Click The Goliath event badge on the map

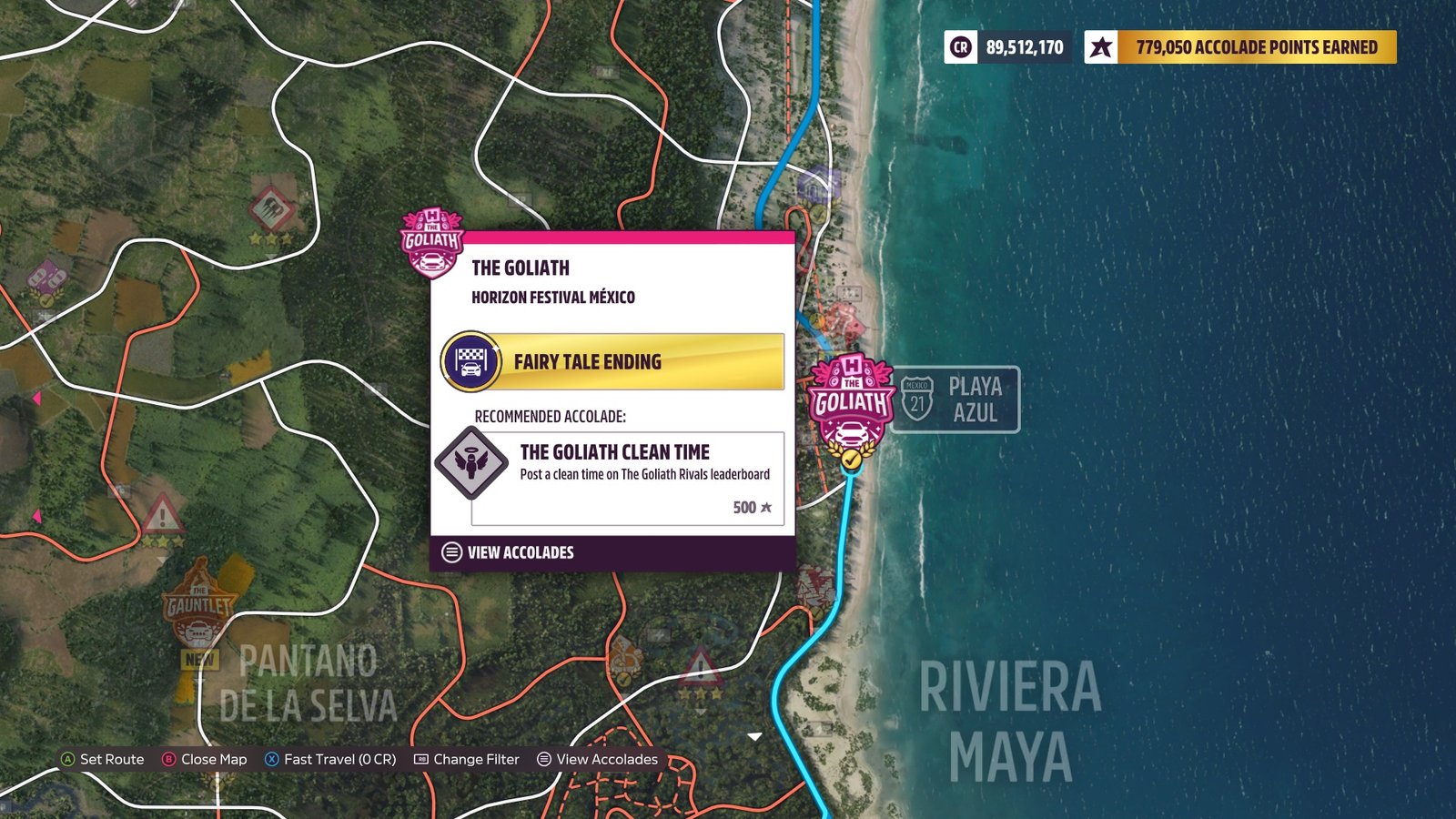coord(850,400)
